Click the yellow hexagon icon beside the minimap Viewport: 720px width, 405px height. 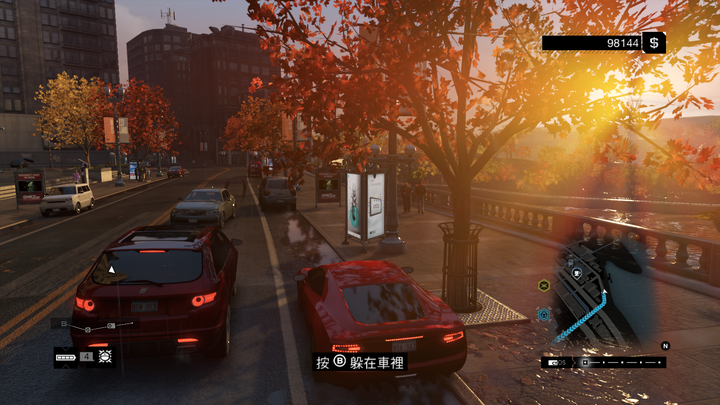tap(544, 285)
